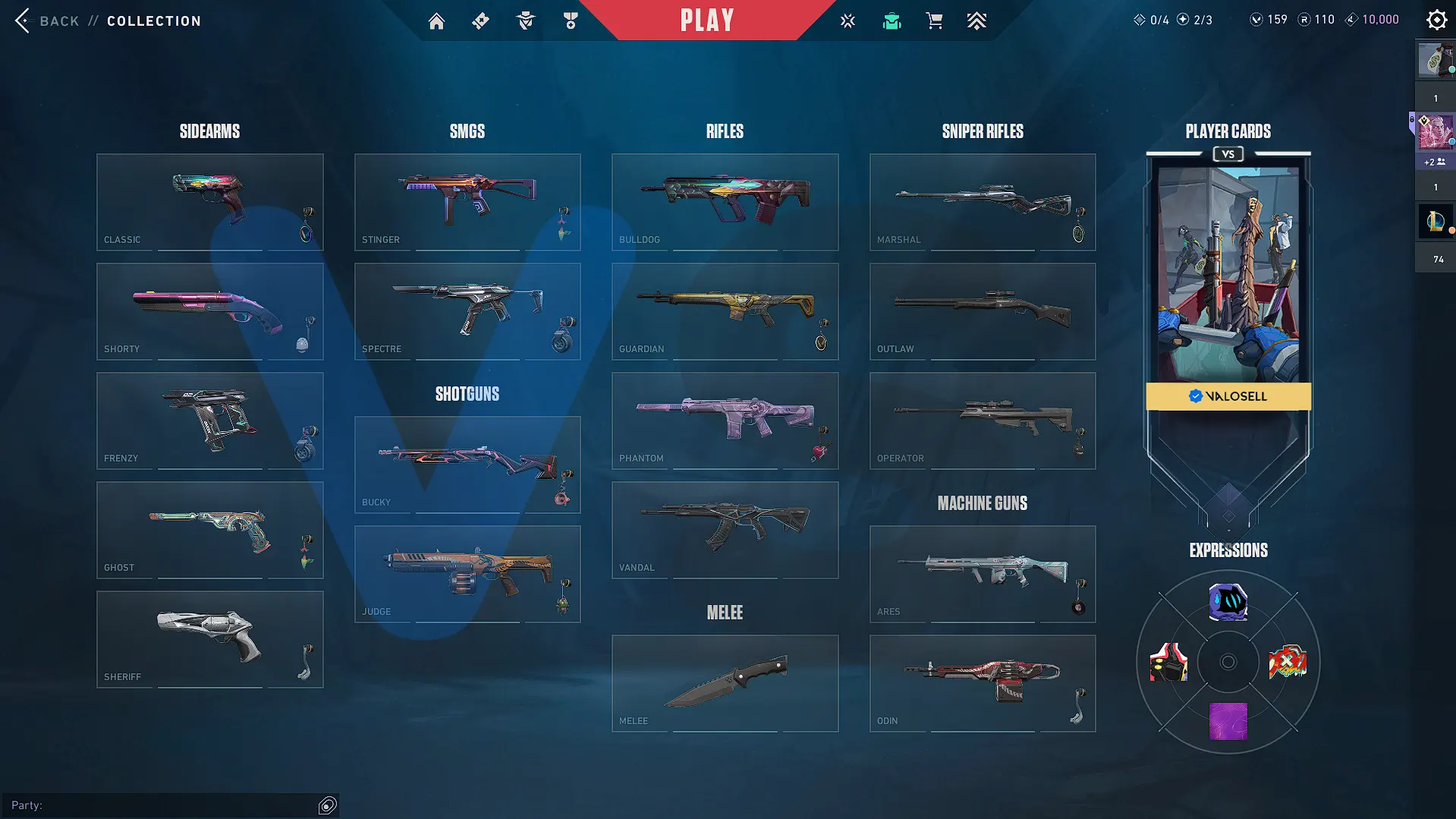Screen dimensions: 1456x819
Task: Open settings with the gear icon
Action: tap(1436, 20)
